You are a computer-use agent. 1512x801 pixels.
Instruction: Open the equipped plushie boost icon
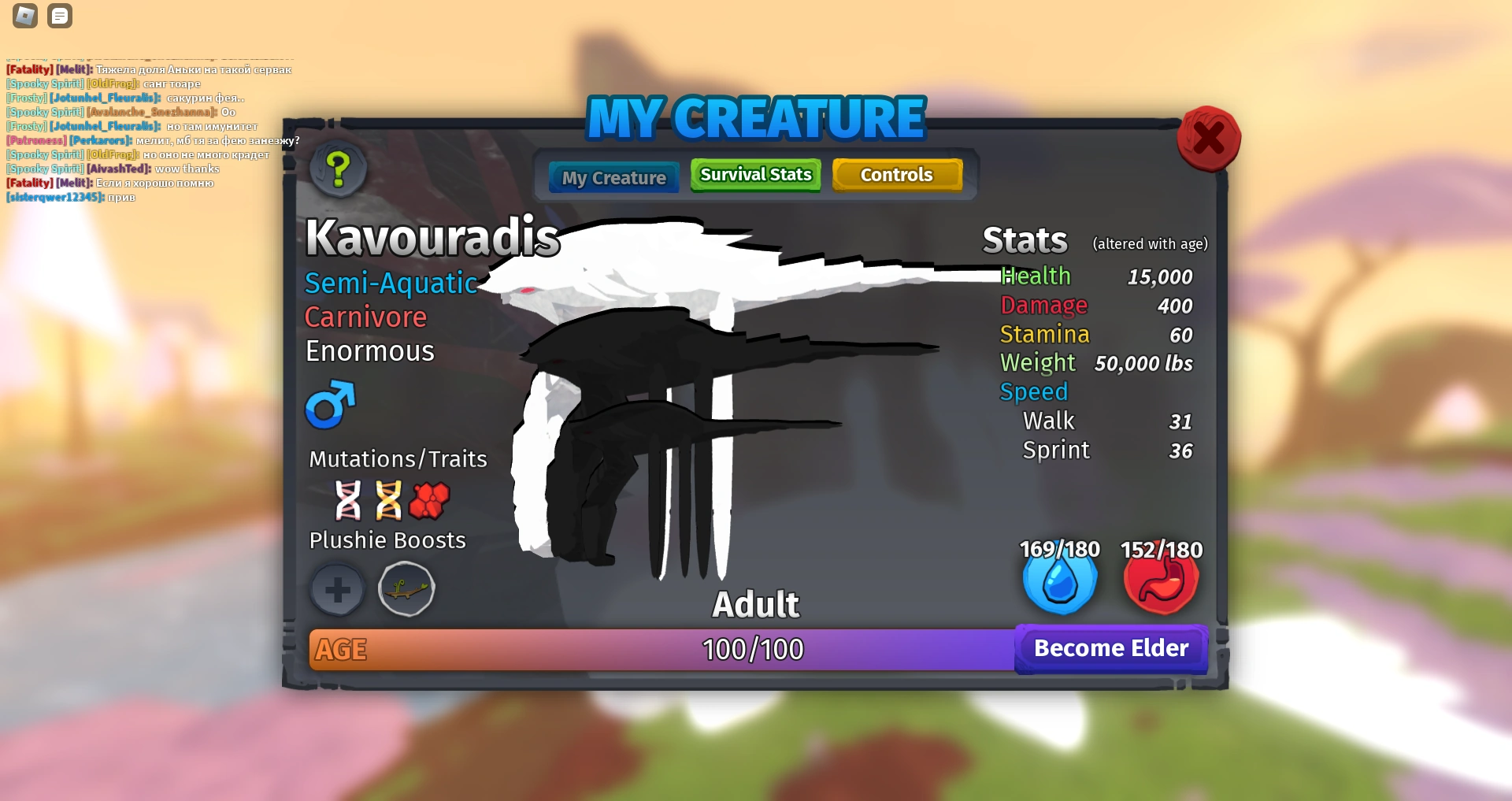(x=406, y=588)
